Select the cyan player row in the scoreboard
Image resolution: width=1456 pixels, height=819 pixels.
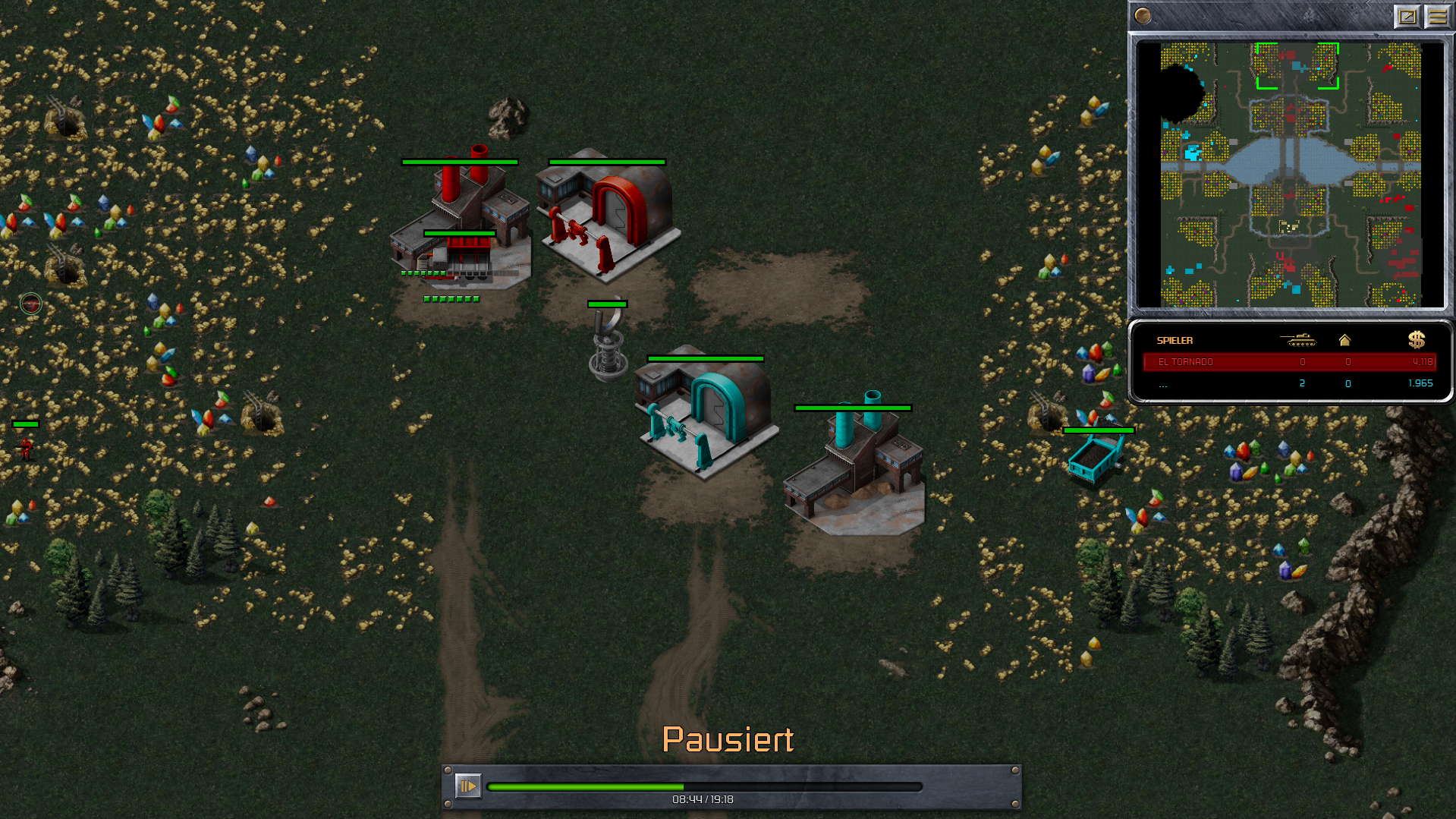[x=1289, y=383]
